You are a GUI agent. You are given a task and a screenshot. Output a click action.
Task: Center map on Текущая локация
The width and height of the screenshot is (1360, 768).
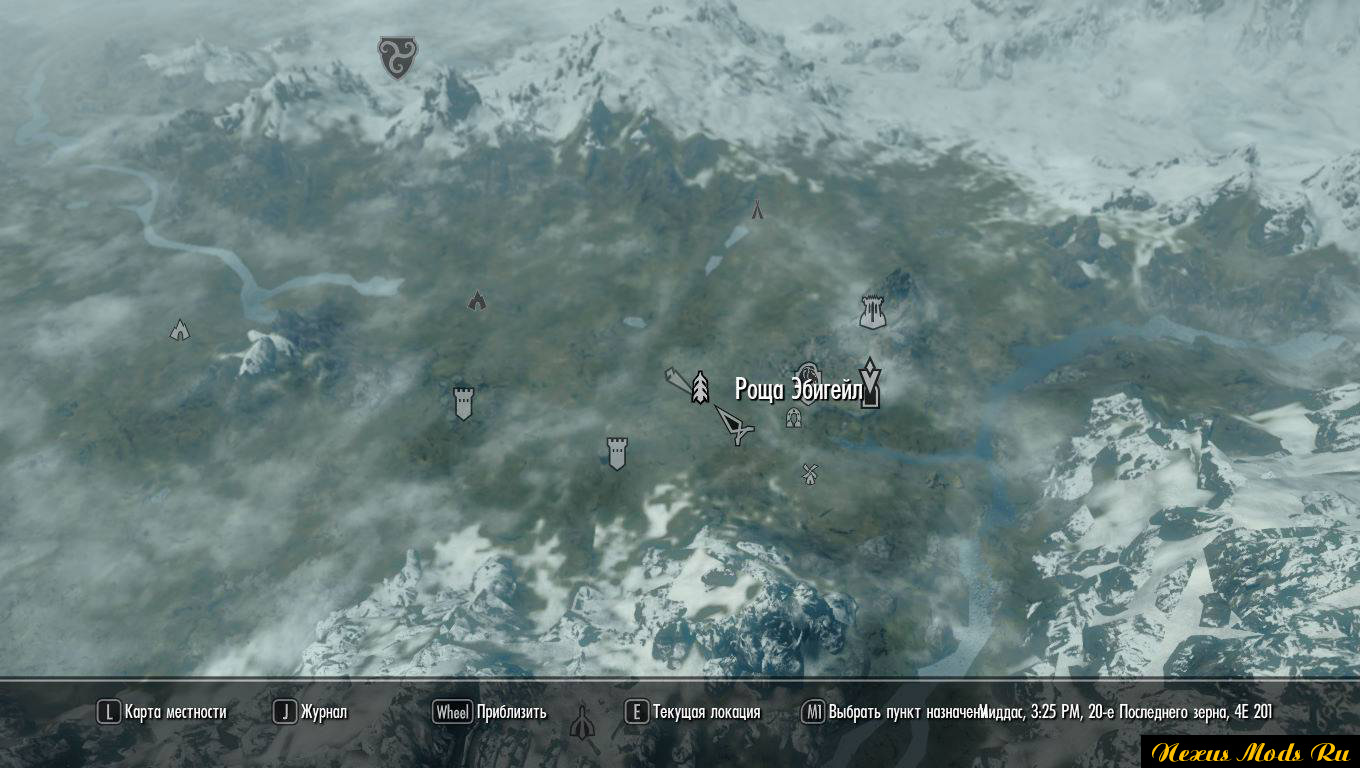point(694,712)
